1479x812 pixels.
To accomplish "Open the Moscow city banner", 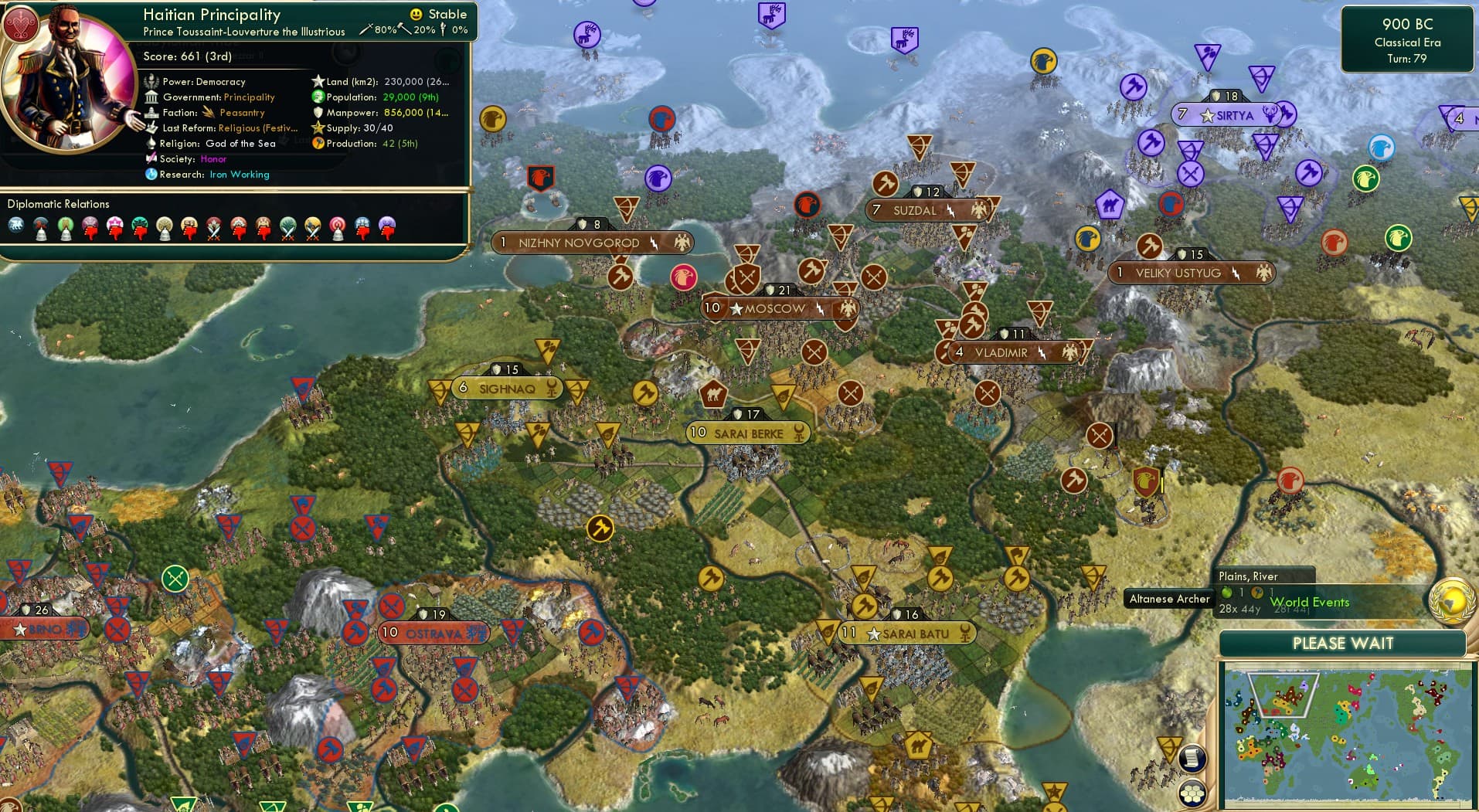I will (x=770, y=307).
